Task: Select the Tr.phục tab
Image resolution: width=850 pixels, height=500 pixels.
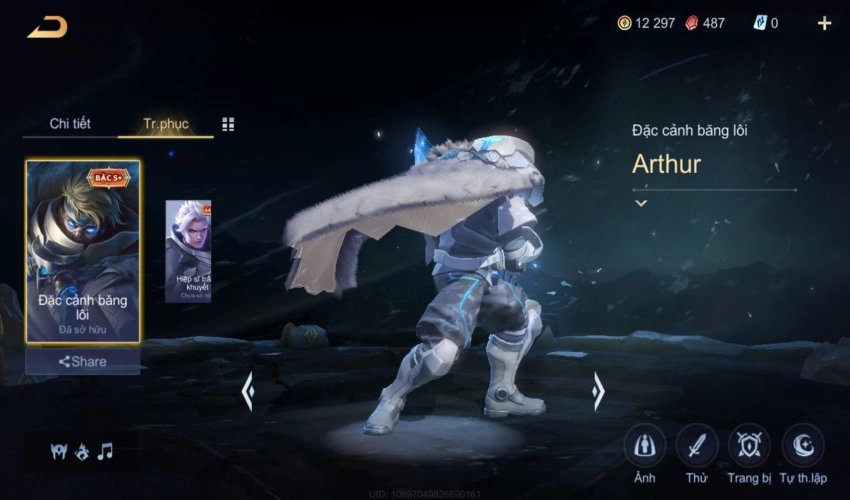Action: pyautogui.click(x=165, y=124)
